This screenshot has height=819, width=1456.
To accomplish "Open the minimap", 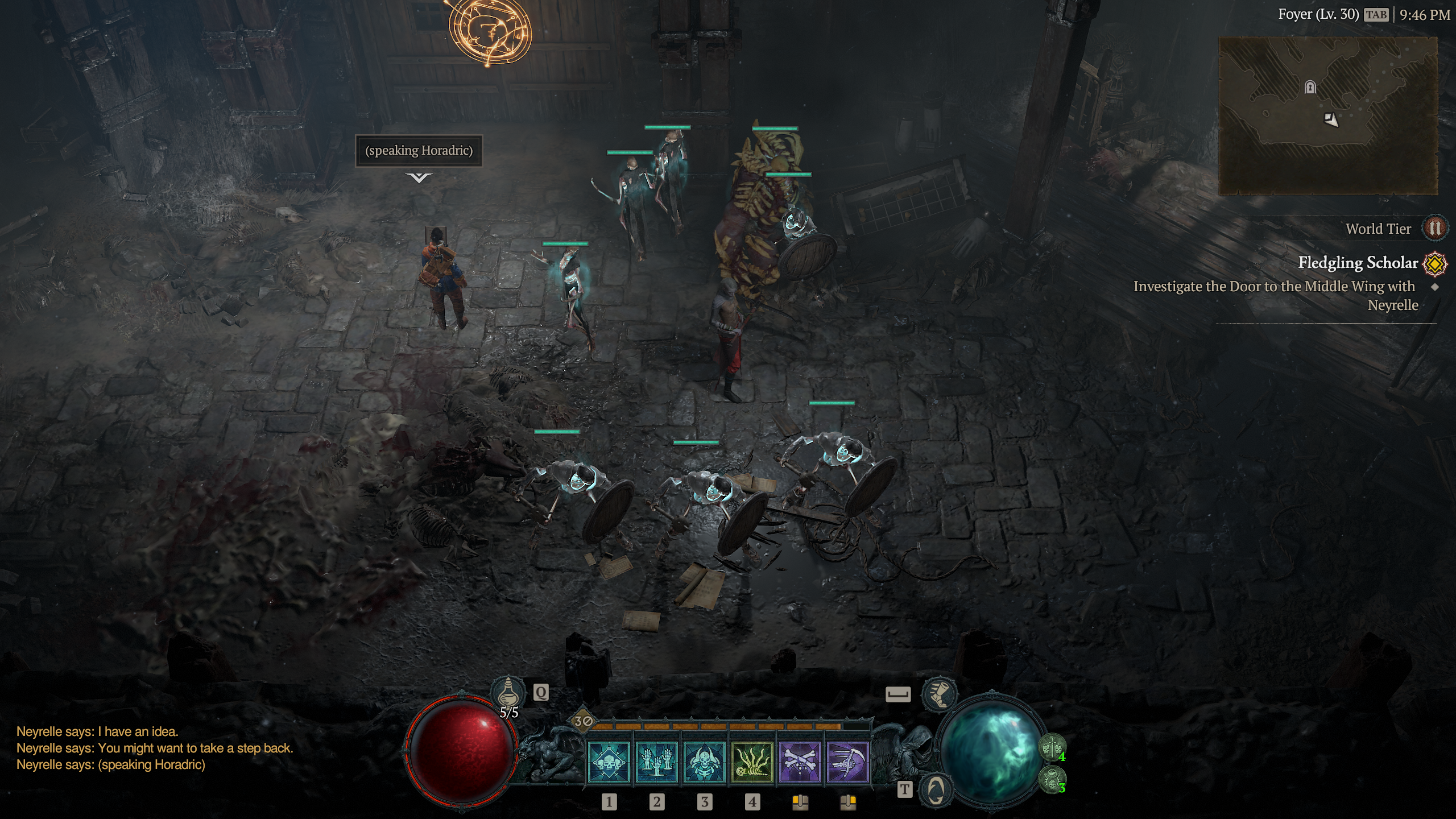I will [1327, 116].
